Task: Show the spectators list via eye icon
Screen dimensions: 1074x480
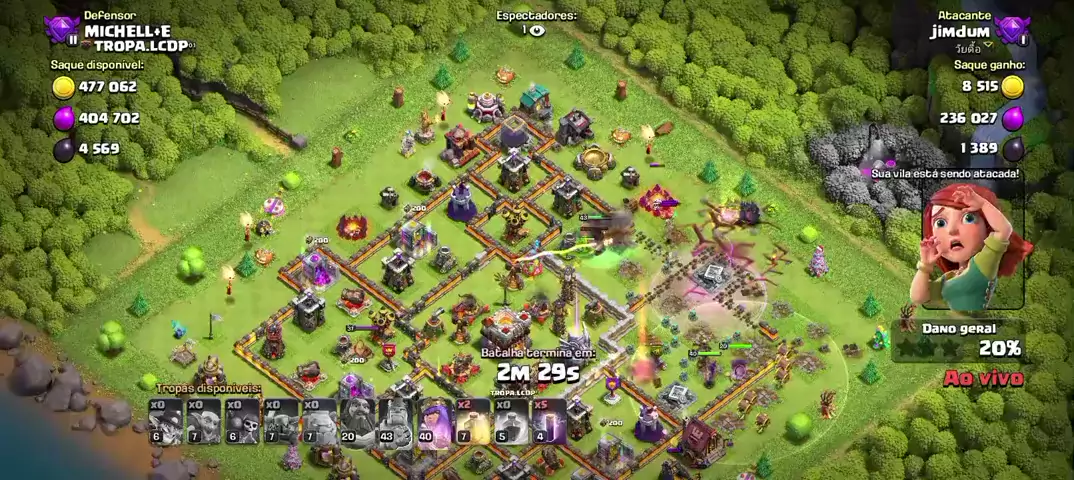Action: point(537,31)
